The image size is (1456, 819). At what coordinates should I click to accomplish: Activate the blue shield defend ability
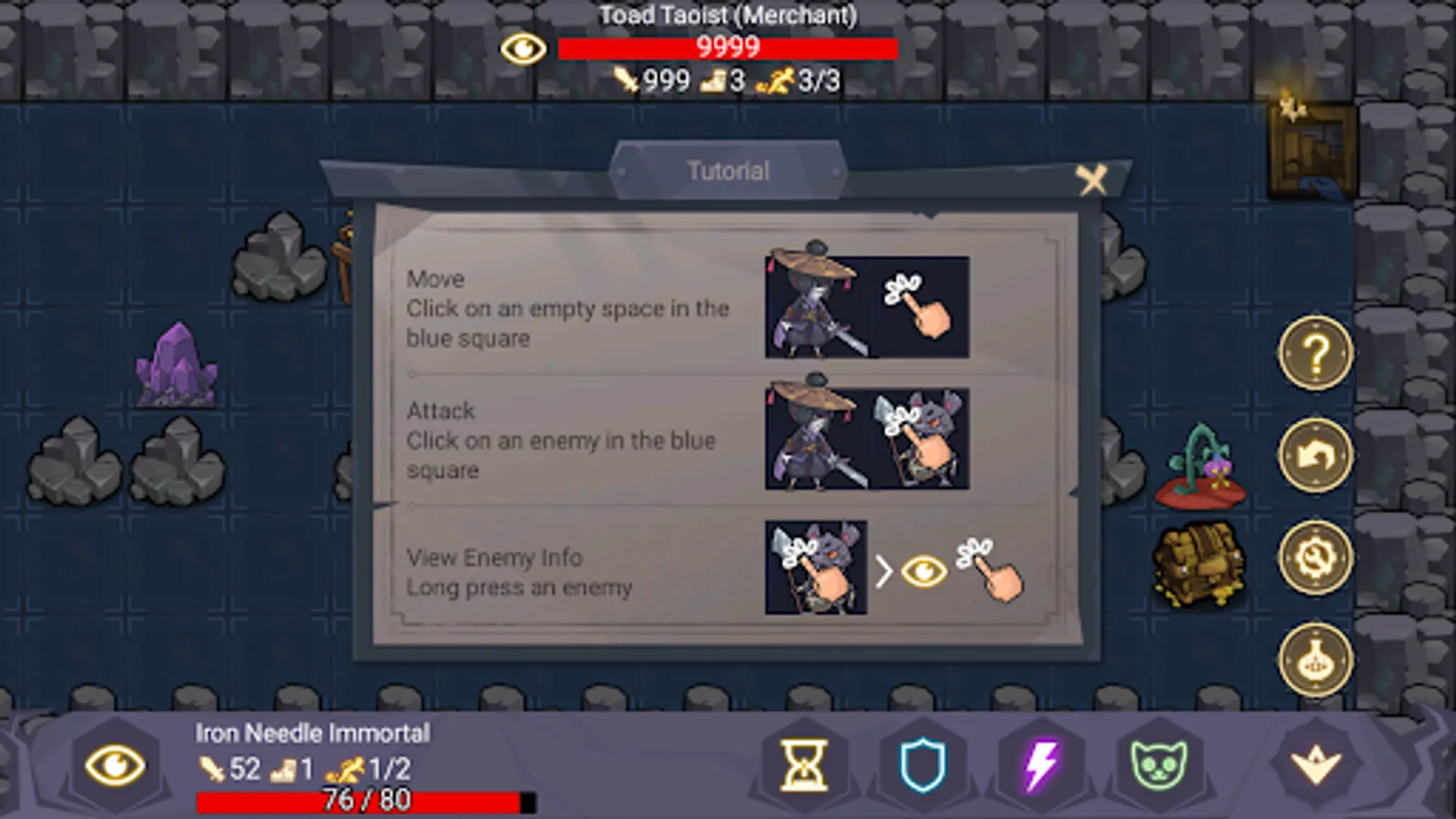click(x=922, y=765)
